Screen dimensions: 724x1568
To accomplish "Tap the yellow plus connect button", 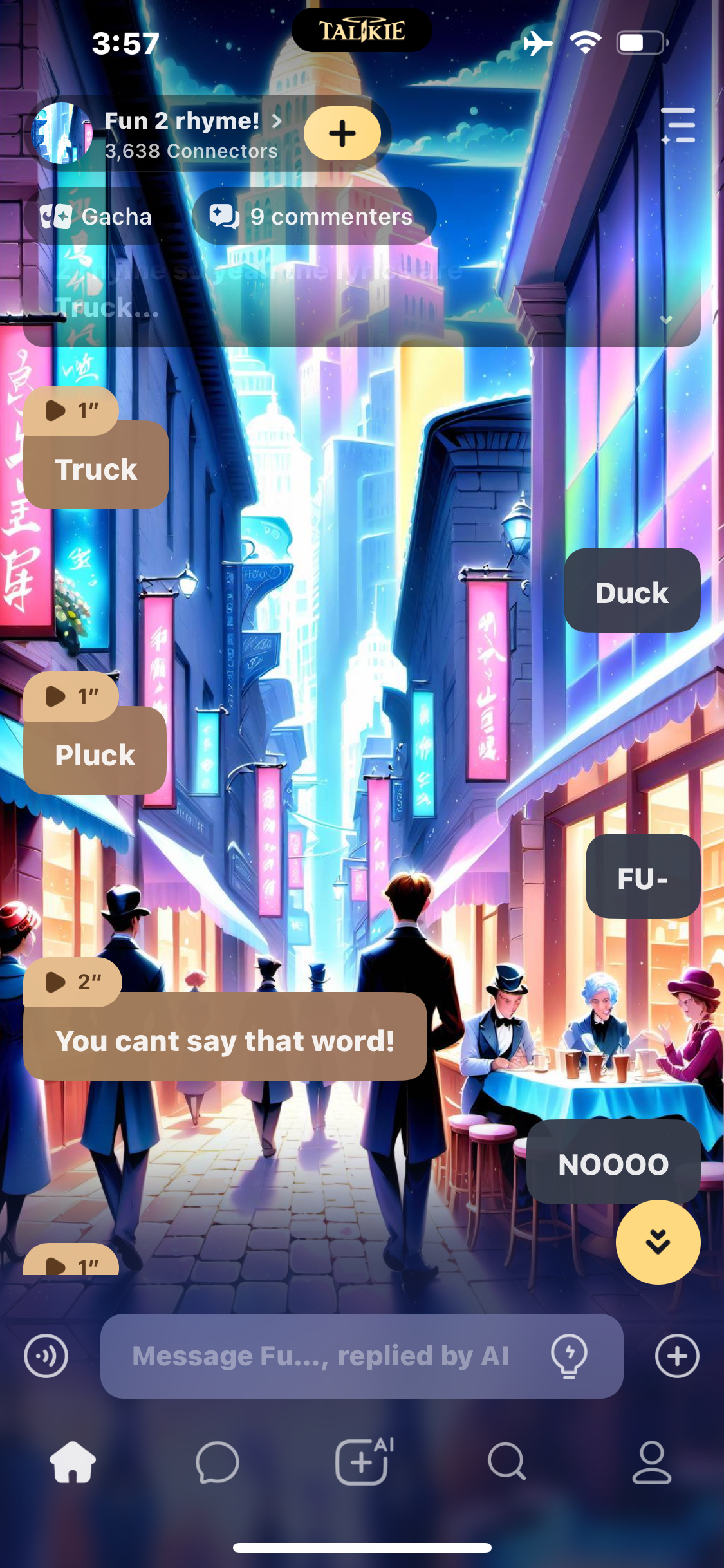I will point(342,133).
